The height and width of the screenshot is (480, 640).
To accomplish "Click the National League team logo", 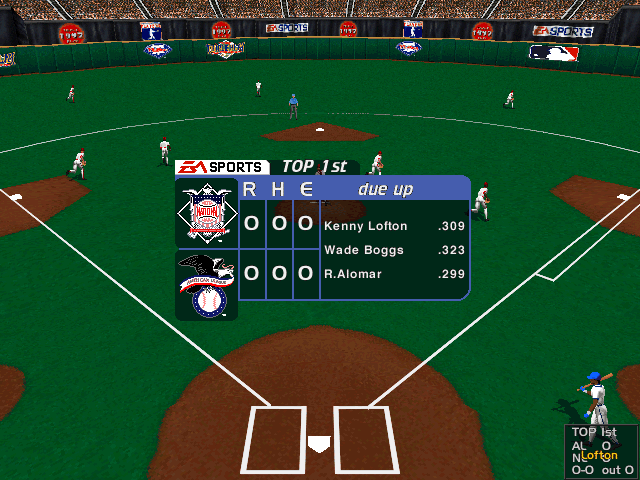I will point(206,213).
